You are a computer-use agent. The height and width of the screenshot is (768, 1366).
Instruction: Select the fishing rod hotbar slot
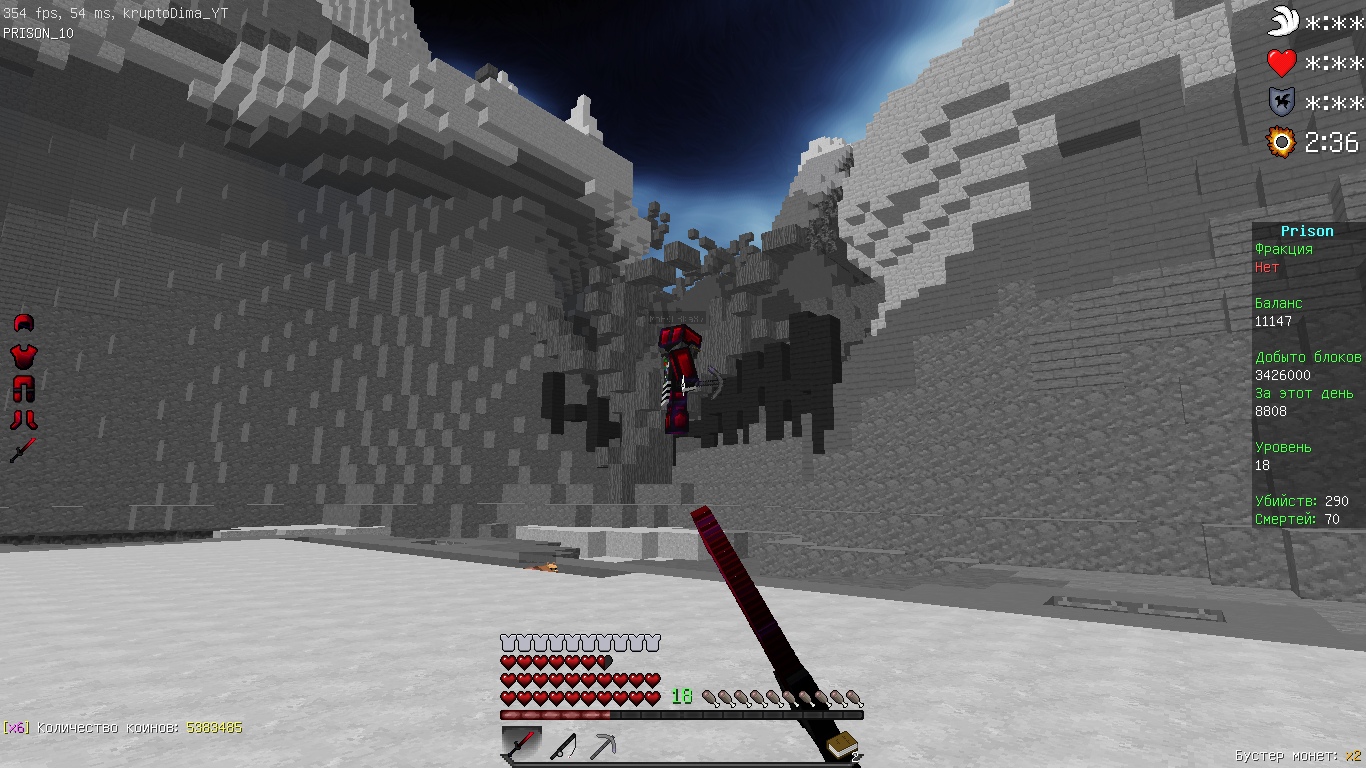(562, 746)
